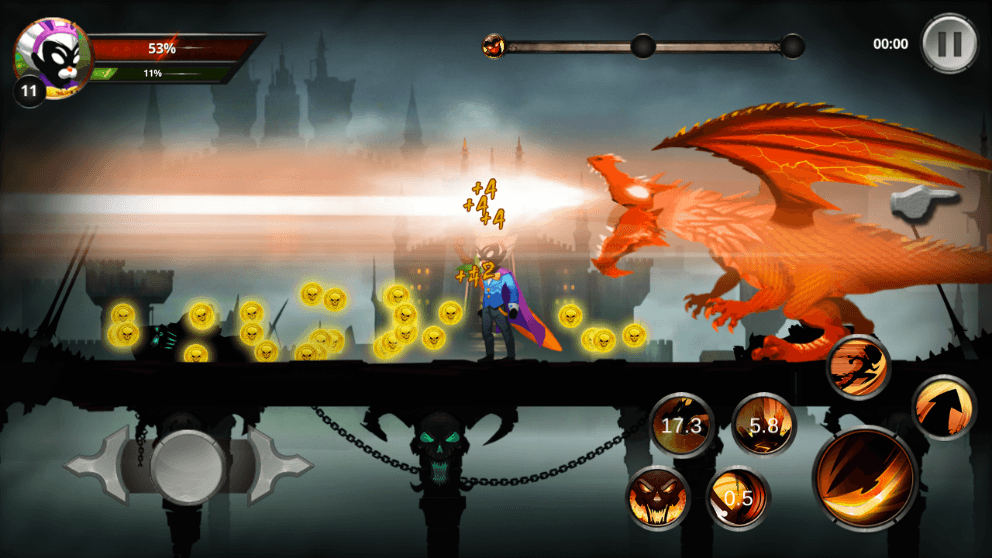Pause the game
992x558 pixels.
948,44
